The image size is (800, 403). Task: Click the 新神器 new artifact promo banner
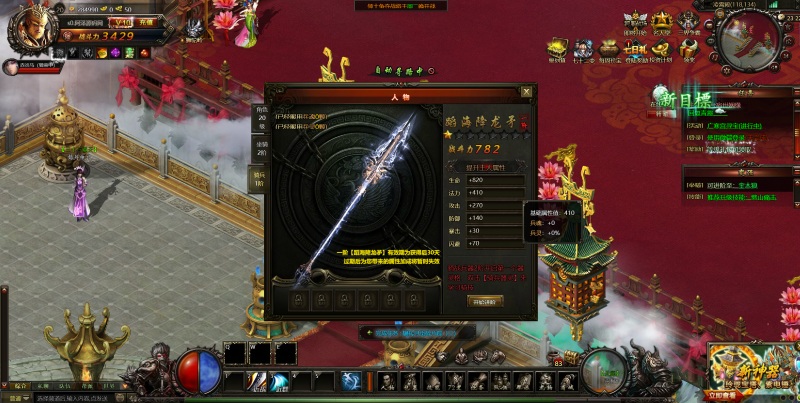click(752, 372)
